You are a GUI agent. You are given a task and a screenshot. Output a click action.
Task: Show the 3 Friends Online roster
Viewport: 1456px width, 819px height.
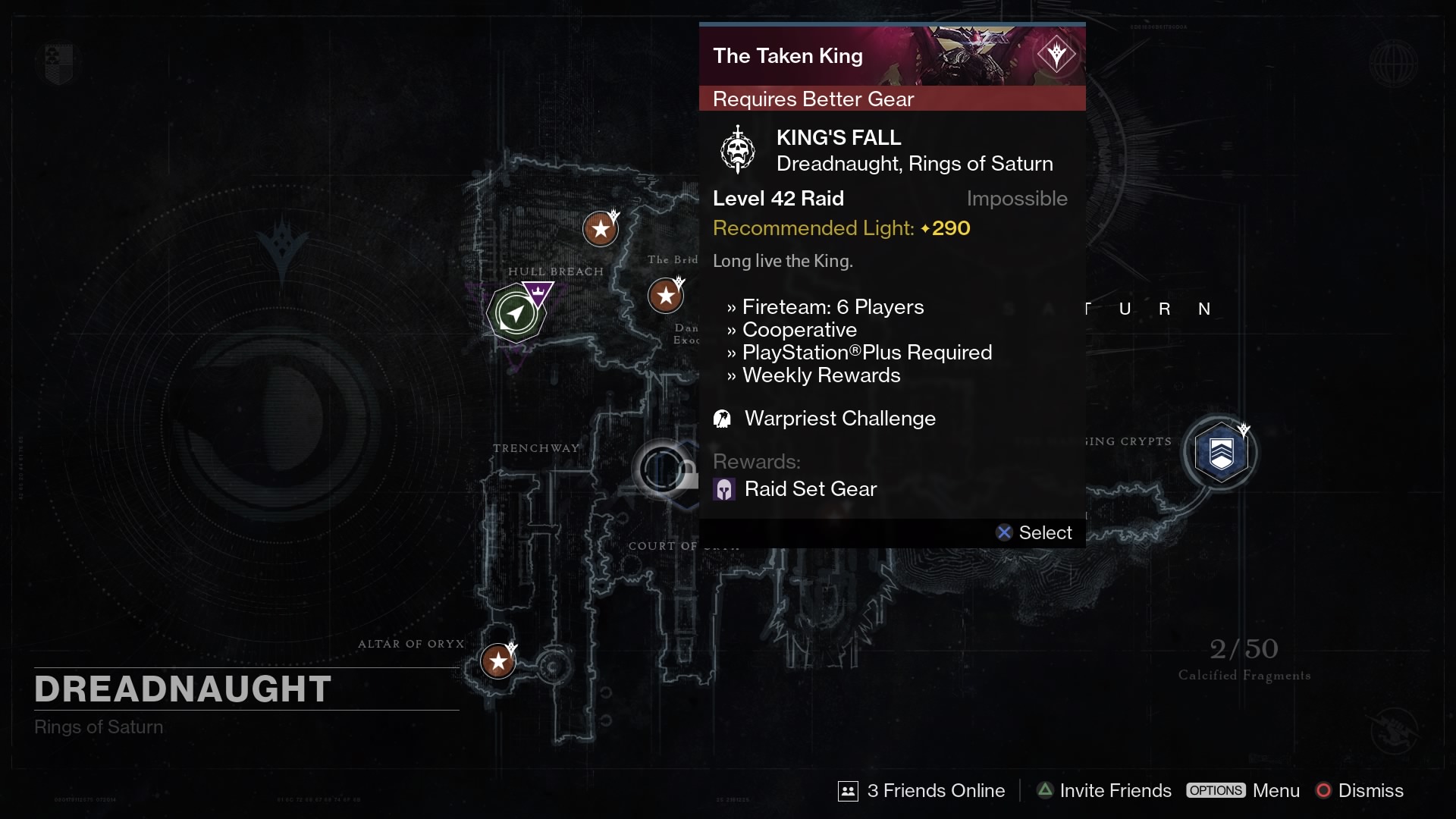921,790
